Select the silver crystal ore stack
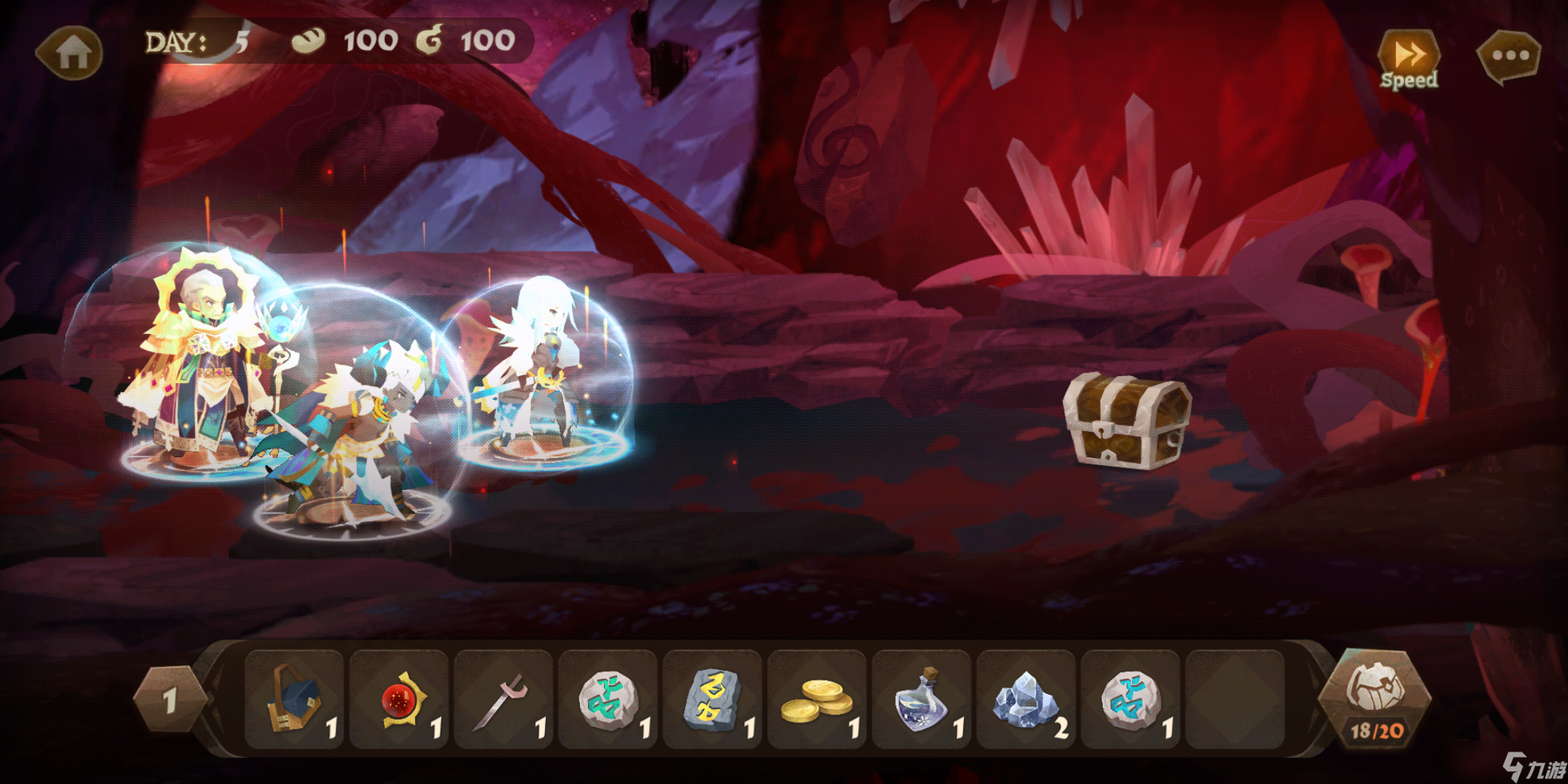Viewport: 1568px width, 784px height. 1026,700
